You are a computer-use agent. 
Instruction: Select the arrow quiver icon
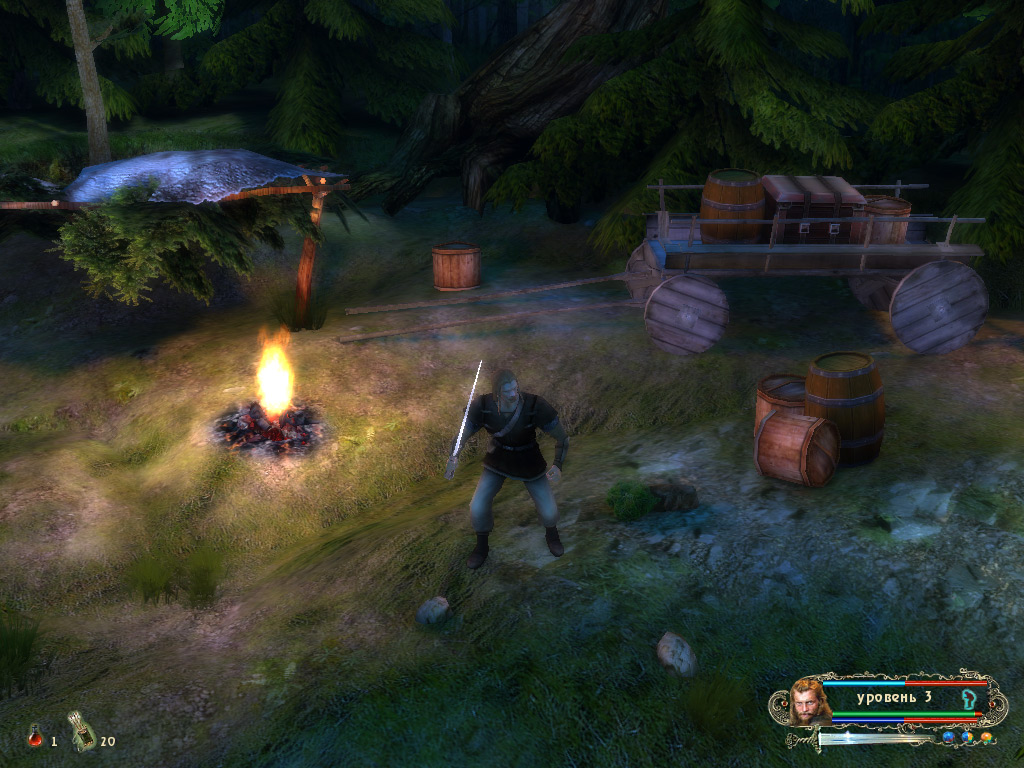pos(82,730)
